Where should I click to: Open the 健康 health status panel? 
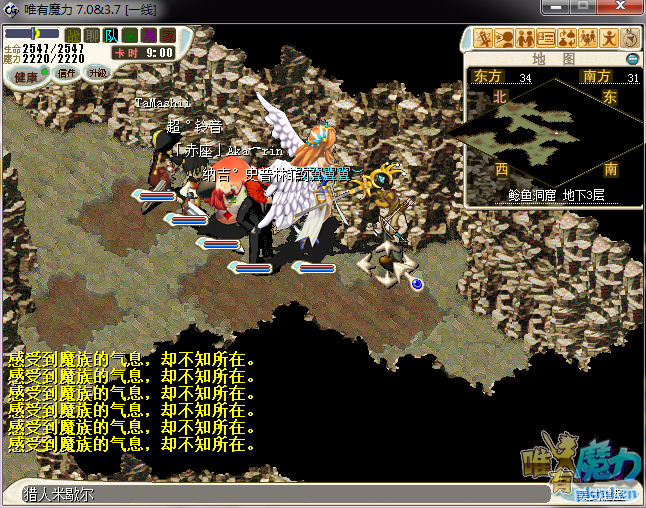coord(27,76)
